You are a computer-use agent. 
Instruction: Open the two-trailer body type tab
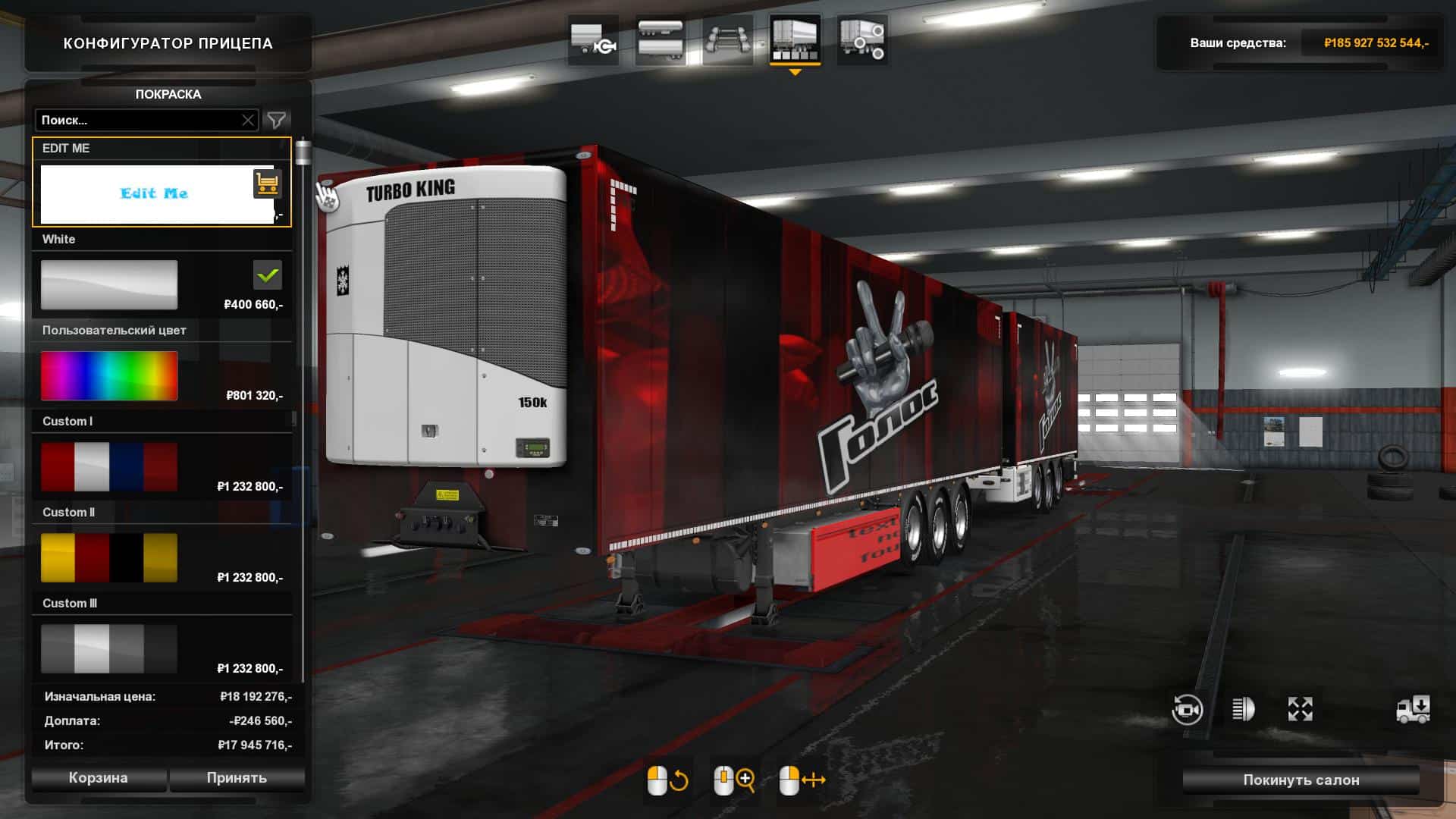[660, 39]
